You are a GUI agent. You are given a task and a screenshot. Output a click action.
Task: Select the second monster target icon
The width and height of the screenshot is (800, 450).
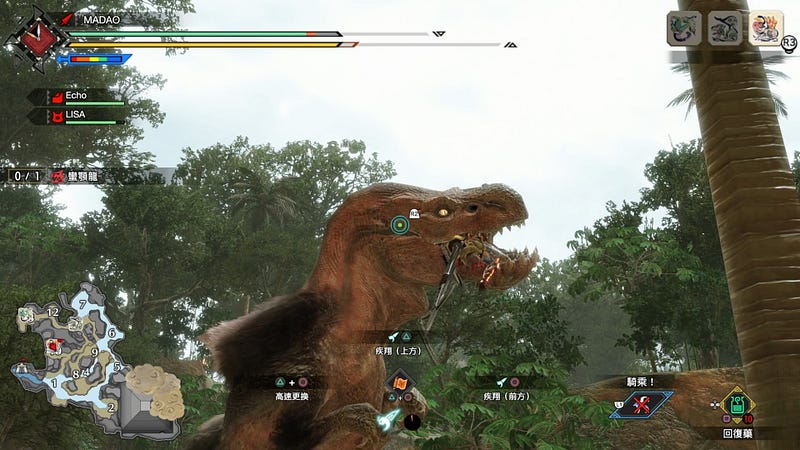tap(725, 28)
